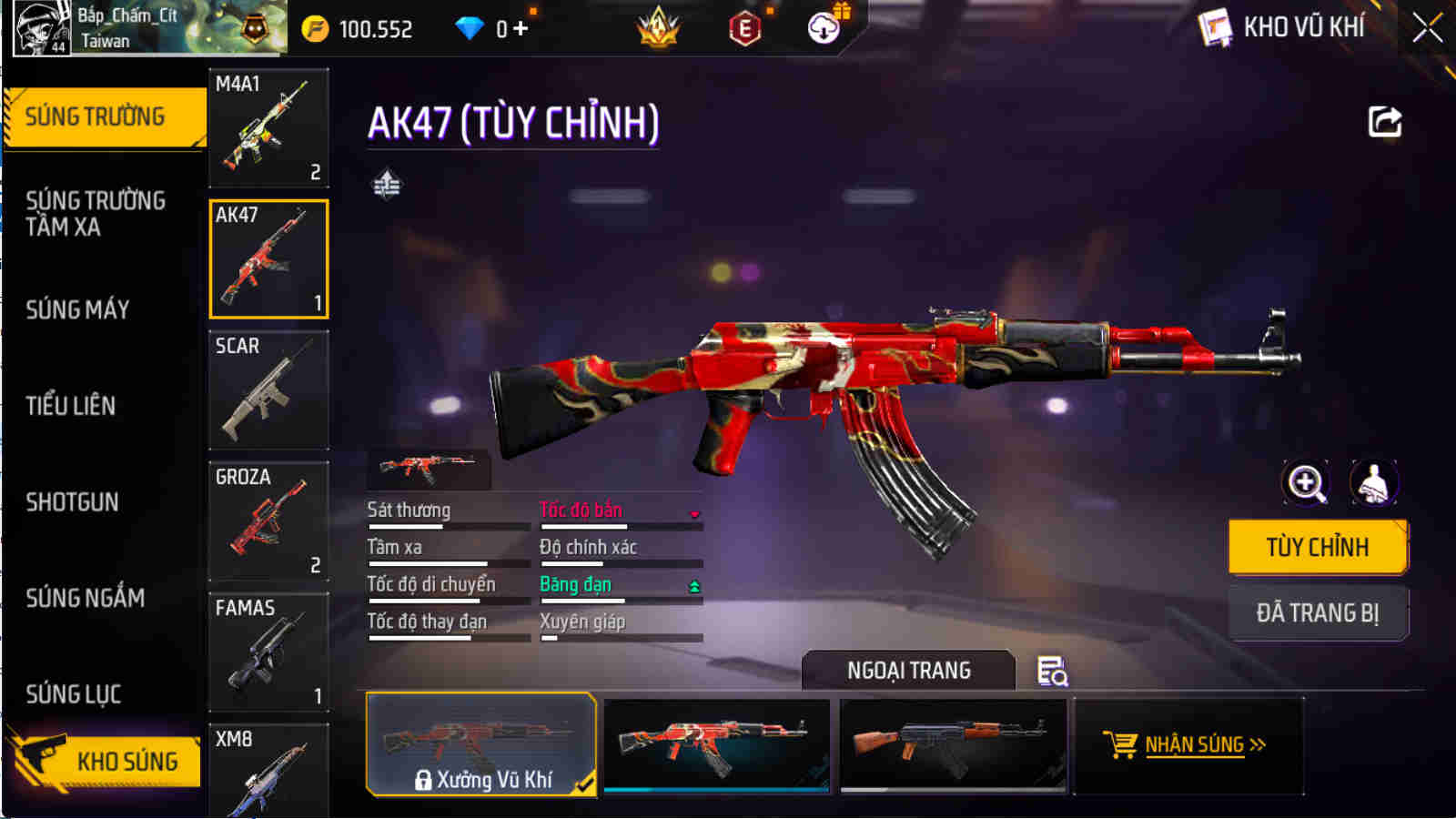Screen dimensions: 1456x819
Task: Click the gold coin balance icon
Action: pyautogui.click(x=313, y=28)
